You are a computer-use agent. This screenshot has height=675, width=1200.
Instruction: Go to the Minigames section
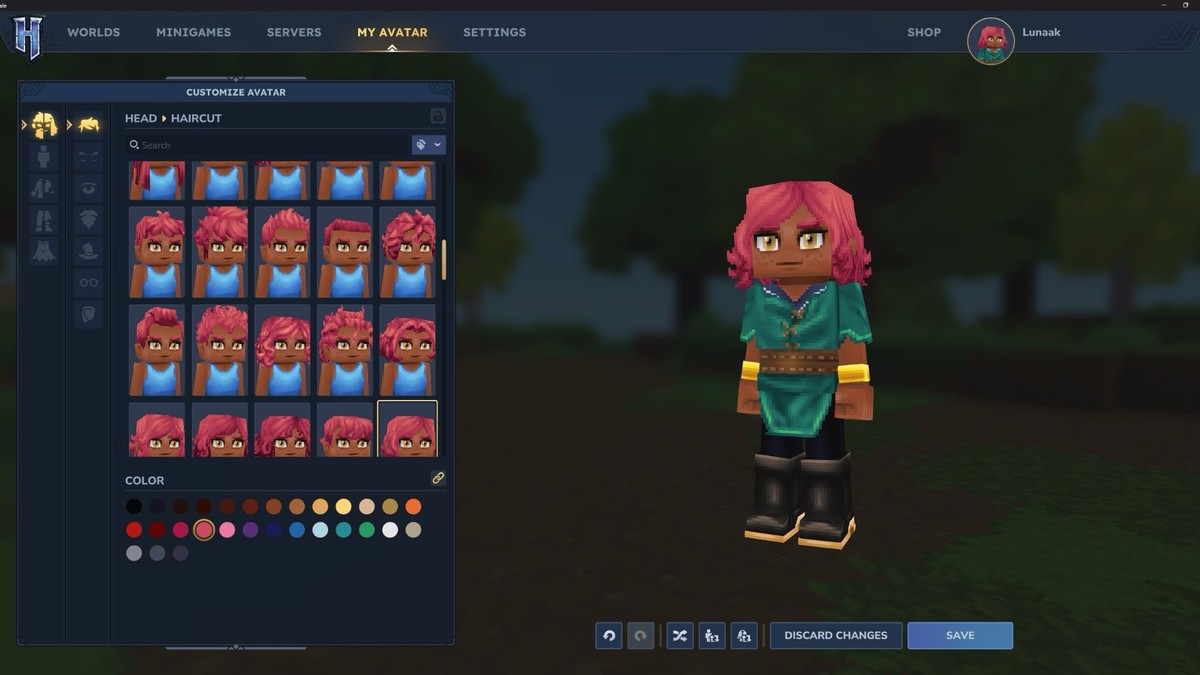point(193,32)
